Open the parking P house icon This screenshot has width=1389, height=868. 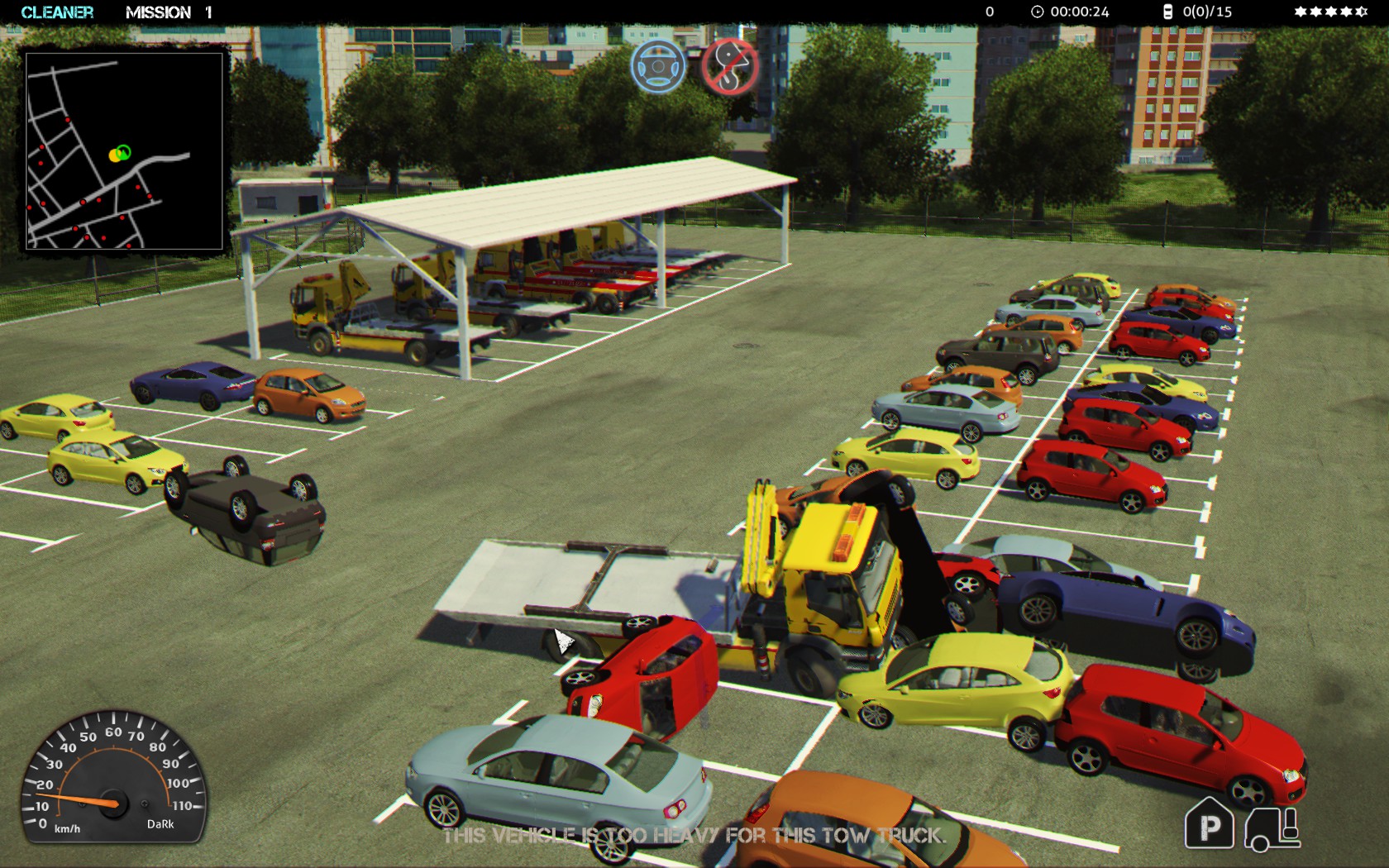tap(1209, 824)
